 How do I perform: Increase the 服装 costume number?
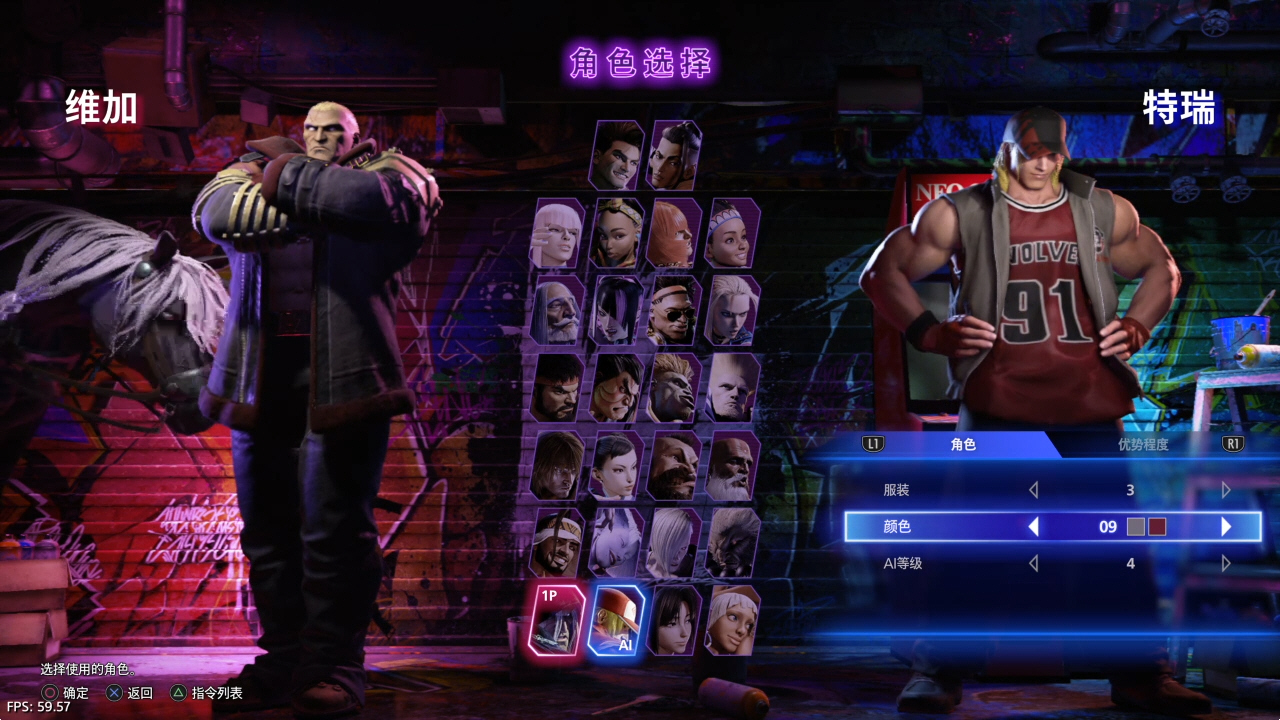pos(1226,490)
